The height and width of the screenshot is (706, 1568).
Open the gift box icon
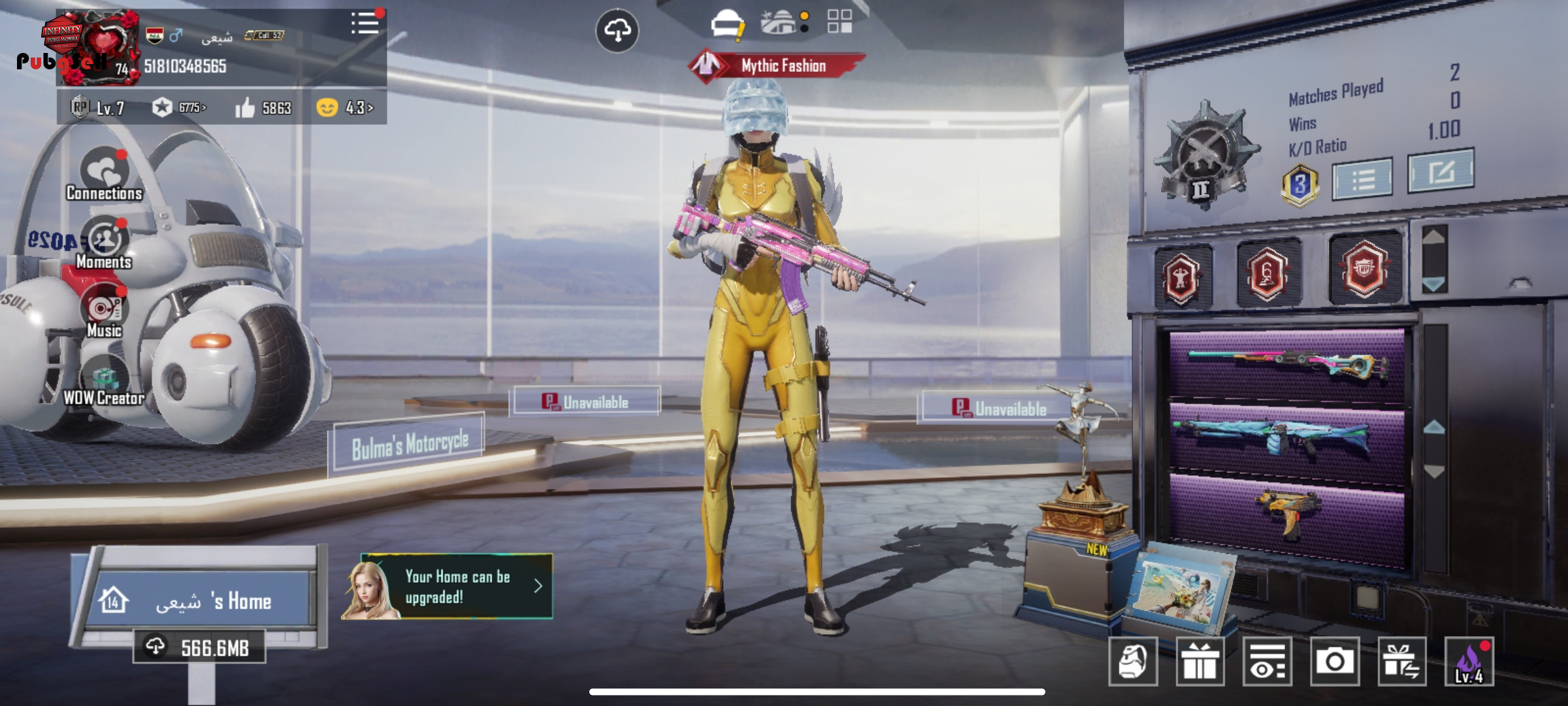click(1200, 662)
